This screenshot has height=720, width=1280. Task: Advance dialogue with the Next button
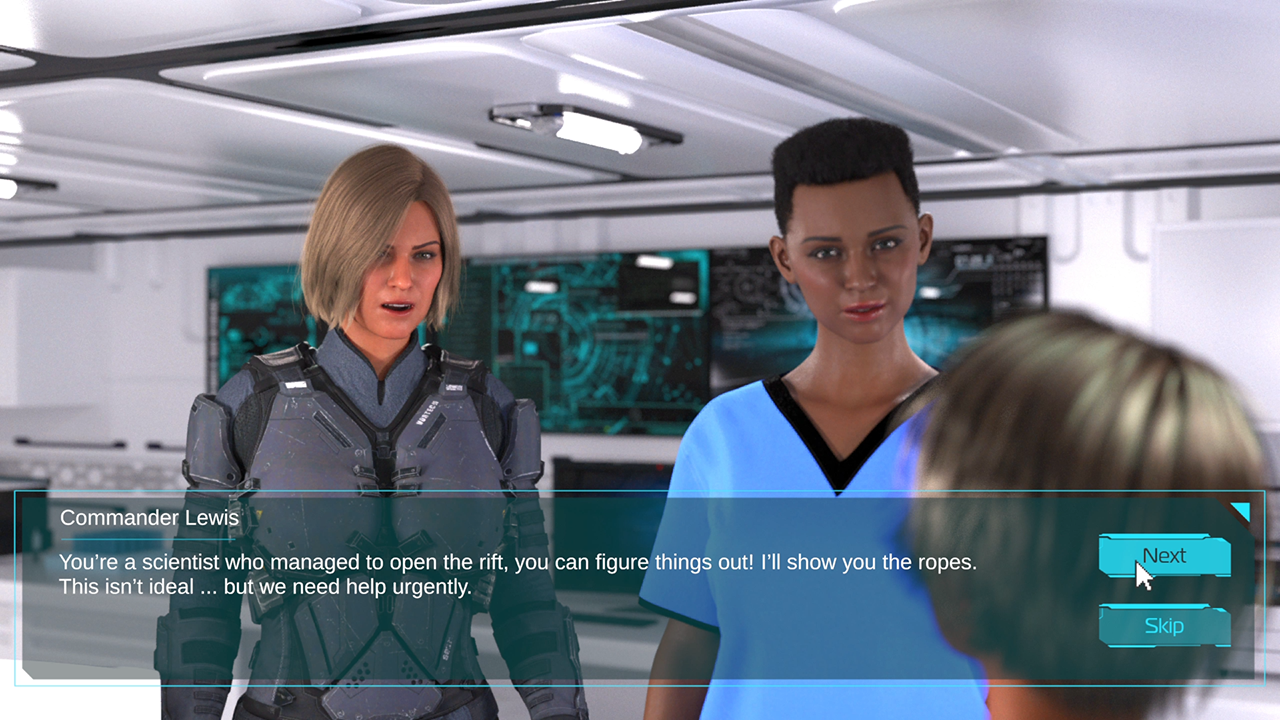[x=1164, y=556]
